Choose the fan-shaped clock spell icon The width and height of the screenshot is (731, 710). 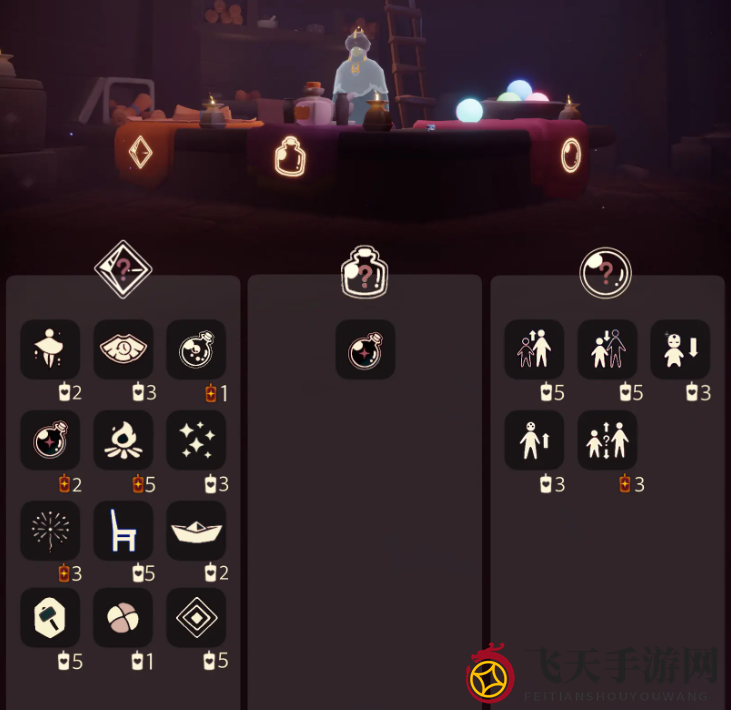(123, 349)
